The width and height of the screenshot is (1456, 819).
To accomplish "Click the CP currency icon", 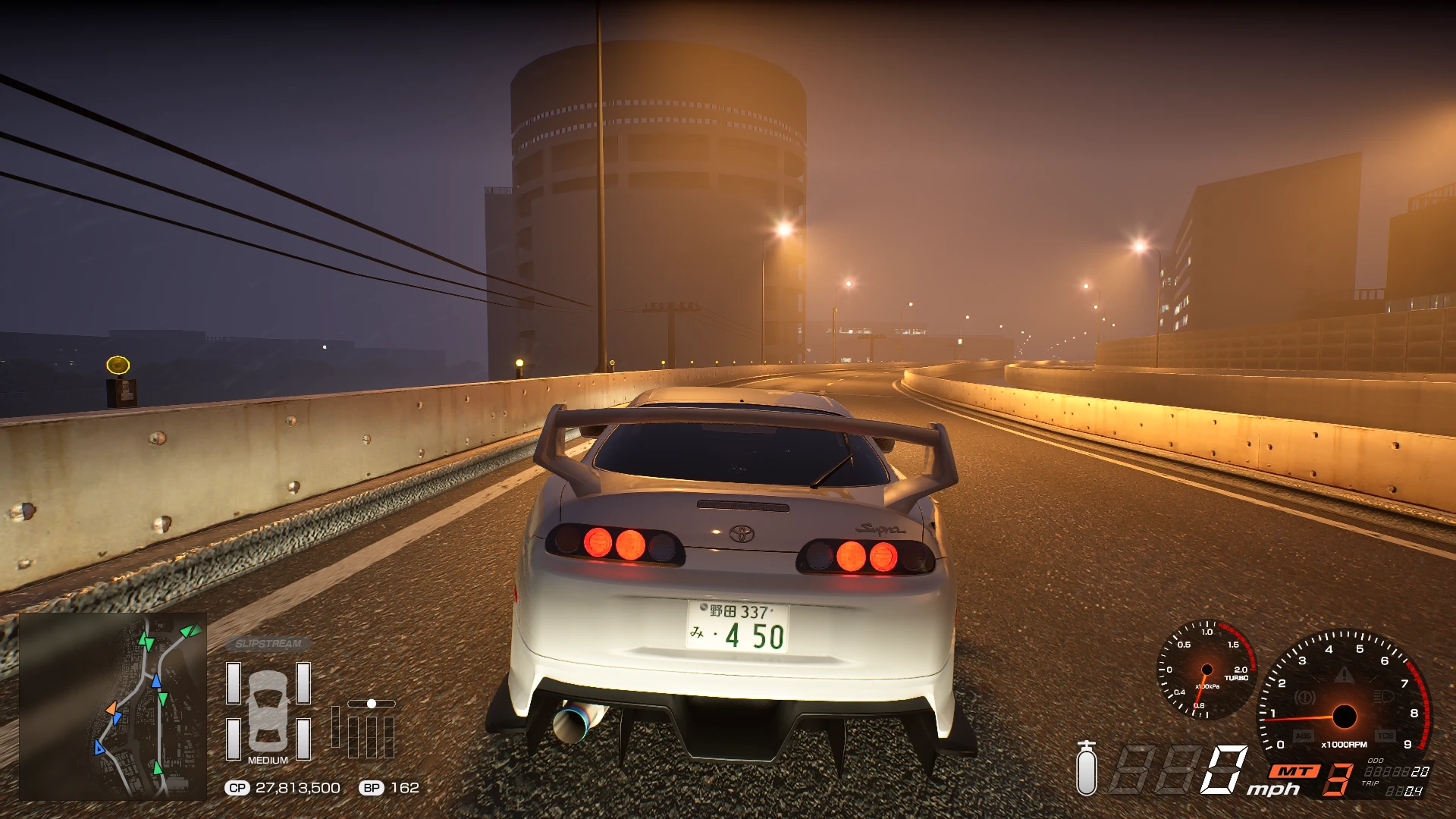I will pyautogui.click(x=237, y=788).
